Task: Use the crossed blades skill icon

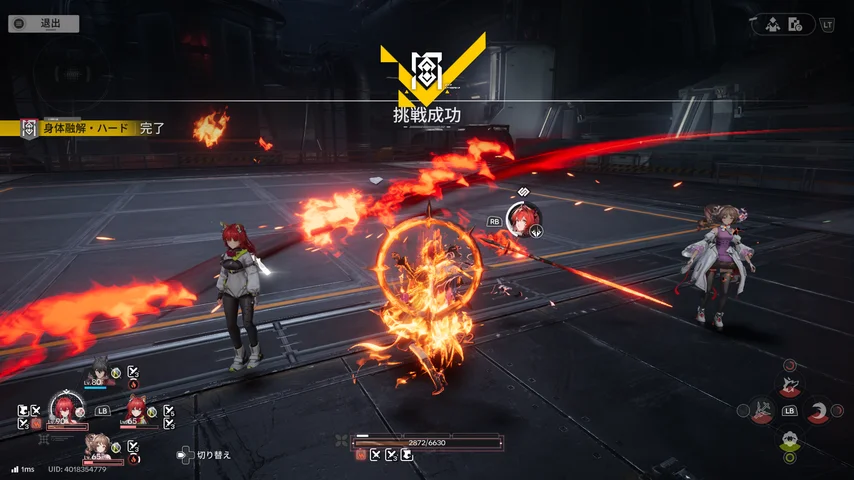Action: [x=761, y=411]
